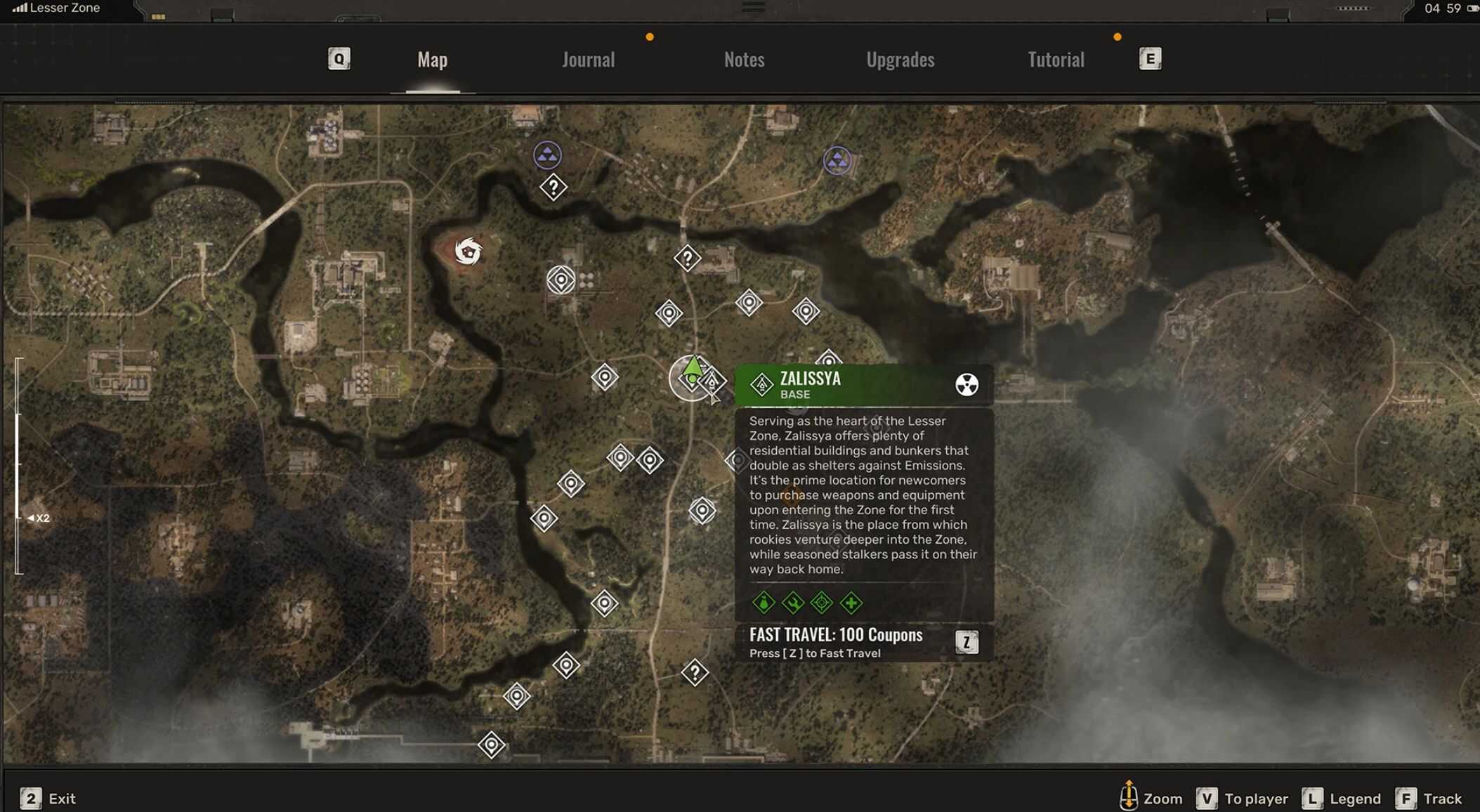Fast travel to Zalissya for 100 Coupons
The width and height of the screenshot is (1480, 812).
click(x=967, y=642)
